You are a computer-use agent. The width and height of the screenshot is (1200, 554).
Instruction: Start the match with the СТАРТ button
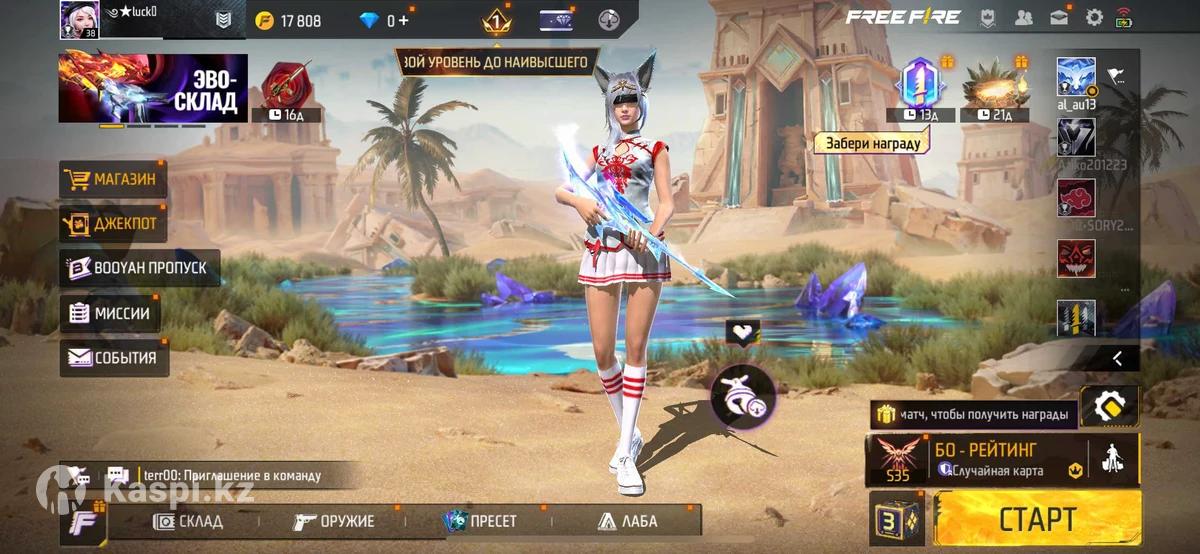click(x=1036, y=520)
